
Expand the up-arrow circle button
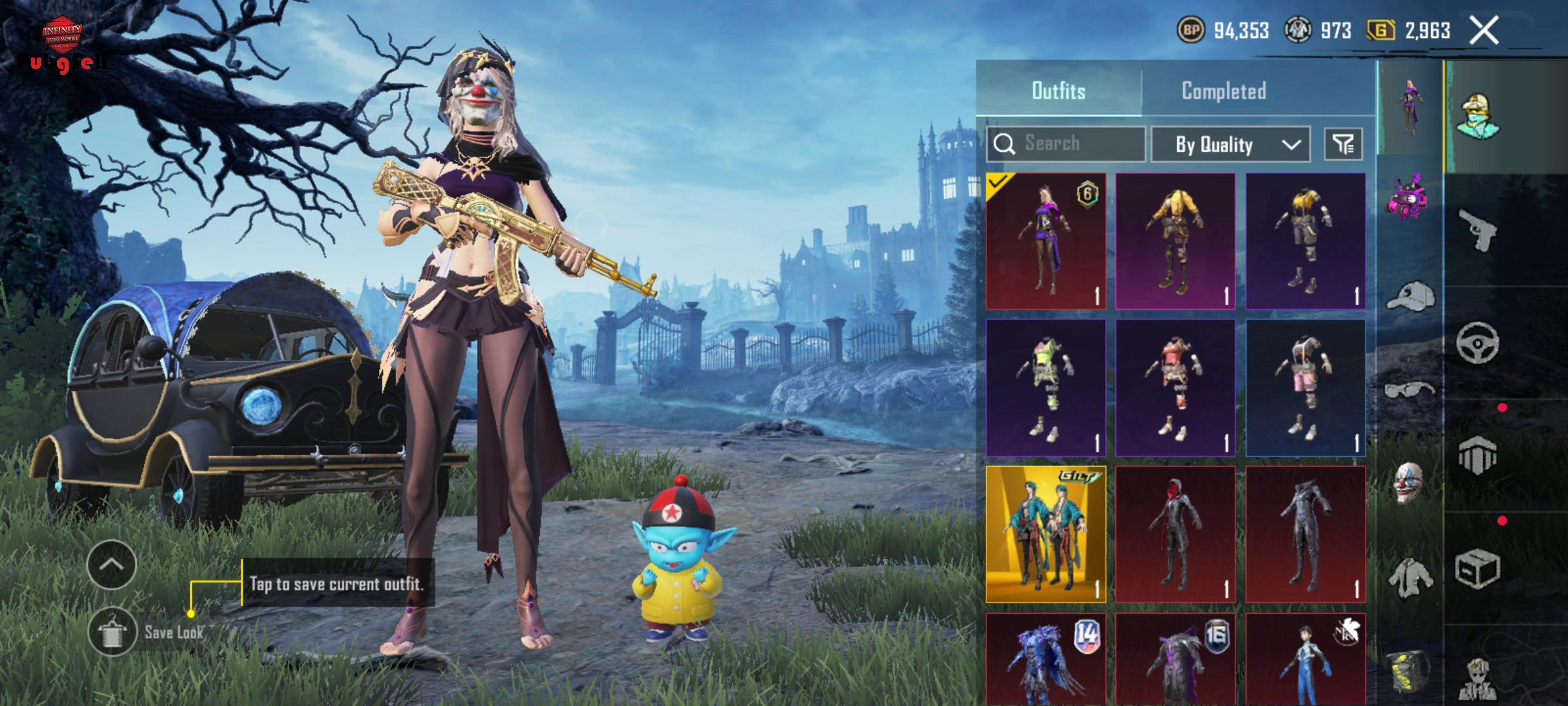tap(111, 565)
